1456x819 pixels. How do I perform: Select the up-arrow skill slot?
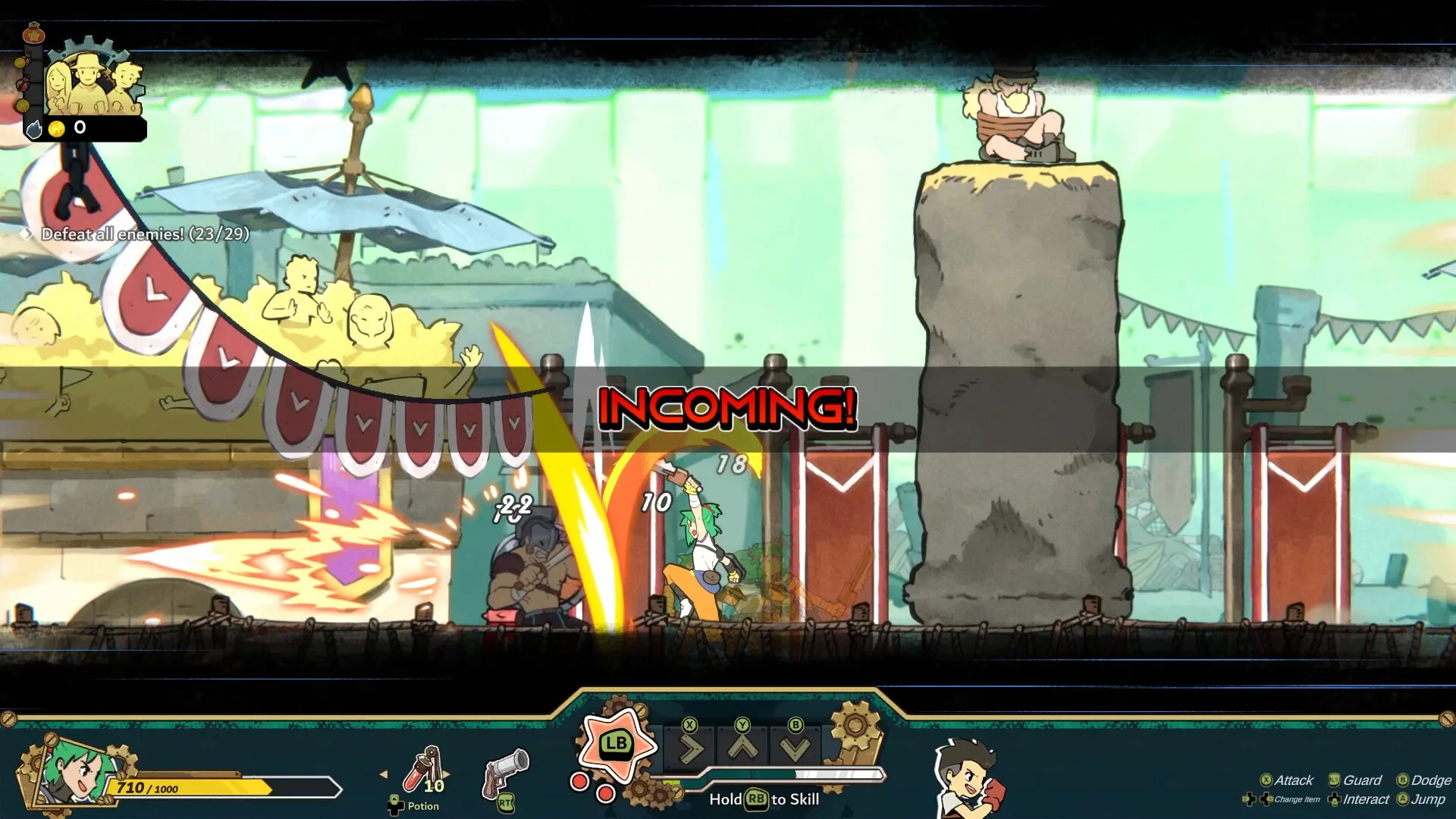click(742, 749)
